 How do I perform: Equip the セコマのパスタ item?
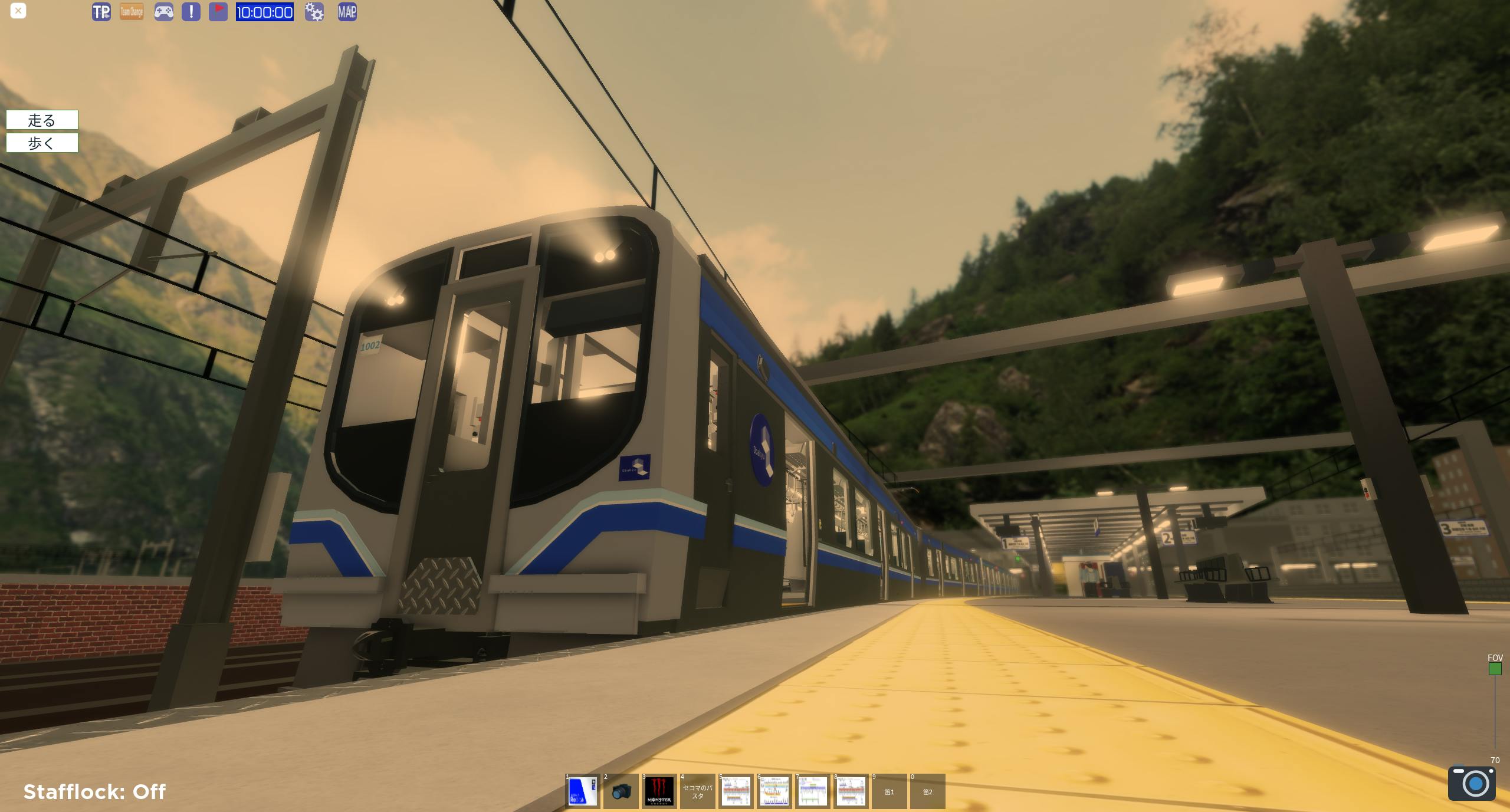click(x=697, y=791)
